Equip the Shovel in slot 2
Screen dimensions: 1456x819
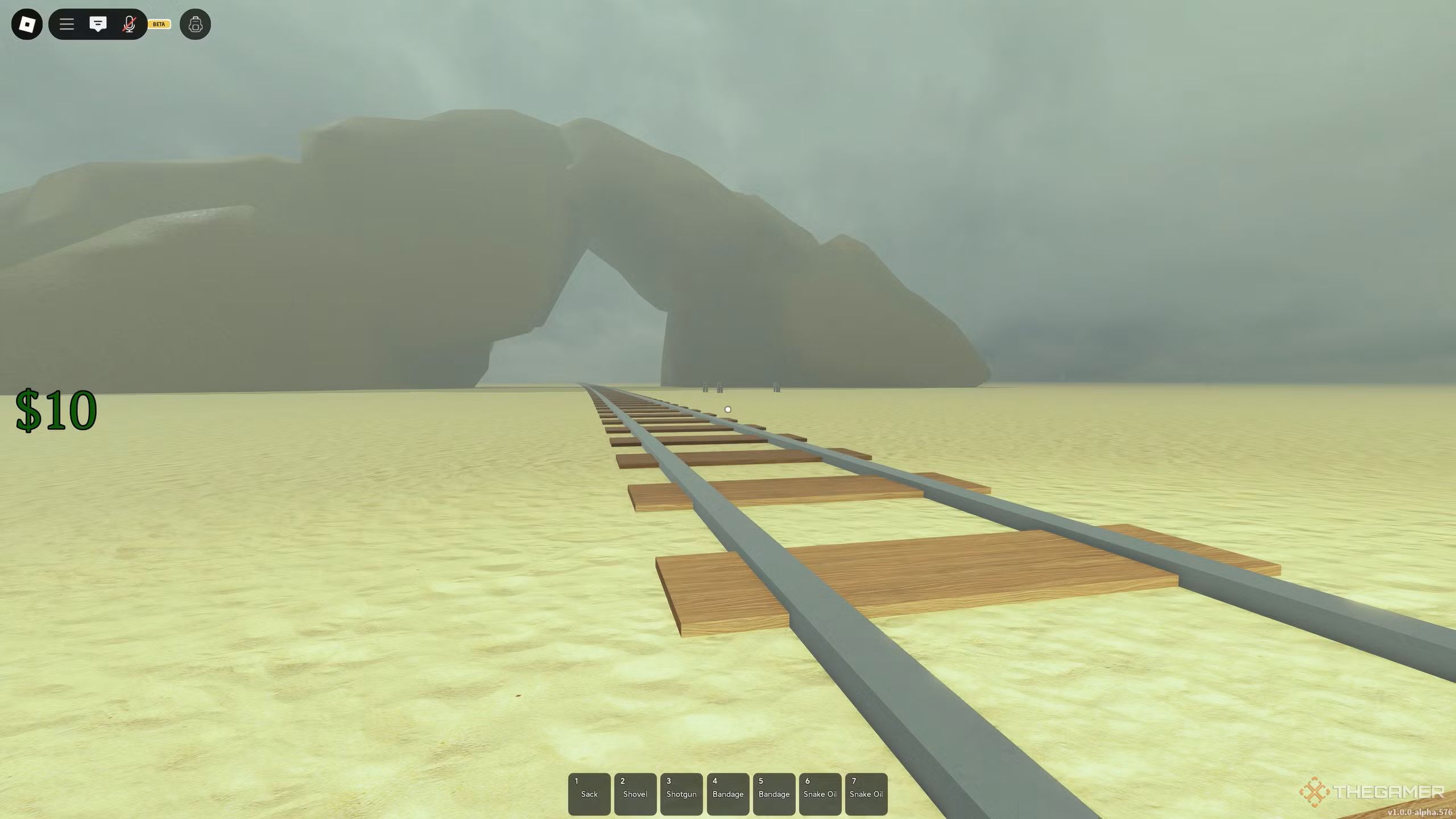635,793
